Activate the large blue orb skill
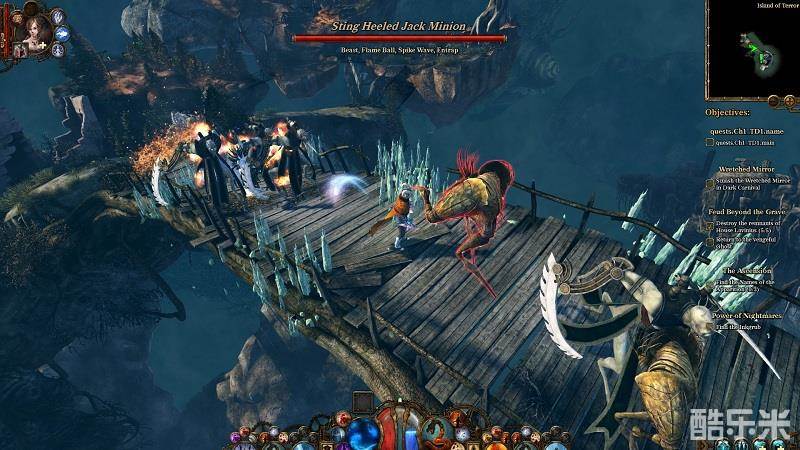The height and width of the screenshot is (450, 800). 365,431
